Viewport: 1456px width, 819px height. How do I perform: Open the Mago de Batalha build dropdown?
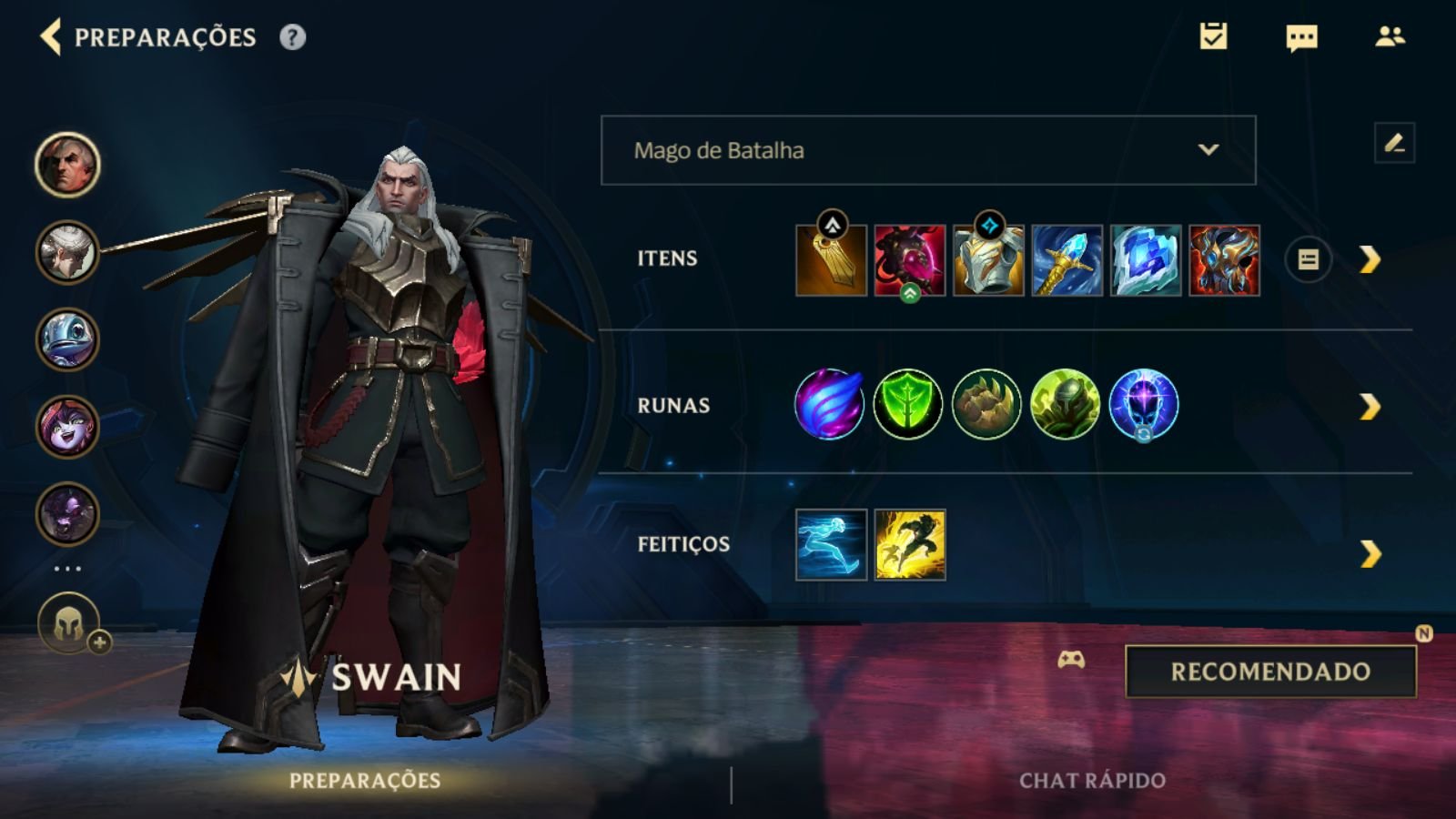click(x=926, y=150)
